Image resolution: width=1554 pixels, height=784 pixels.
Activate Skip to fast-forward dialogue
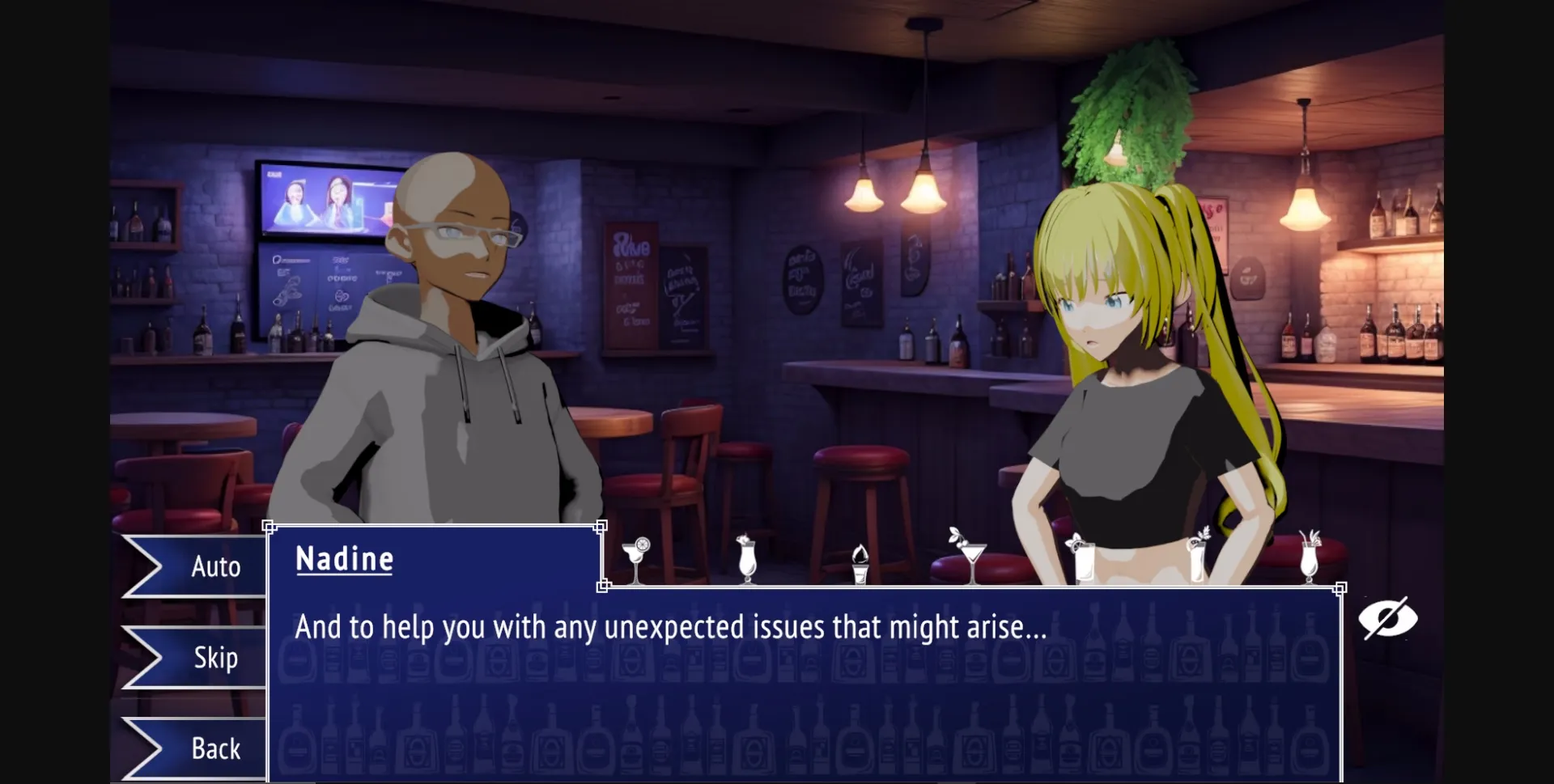(x=215, y=658)
